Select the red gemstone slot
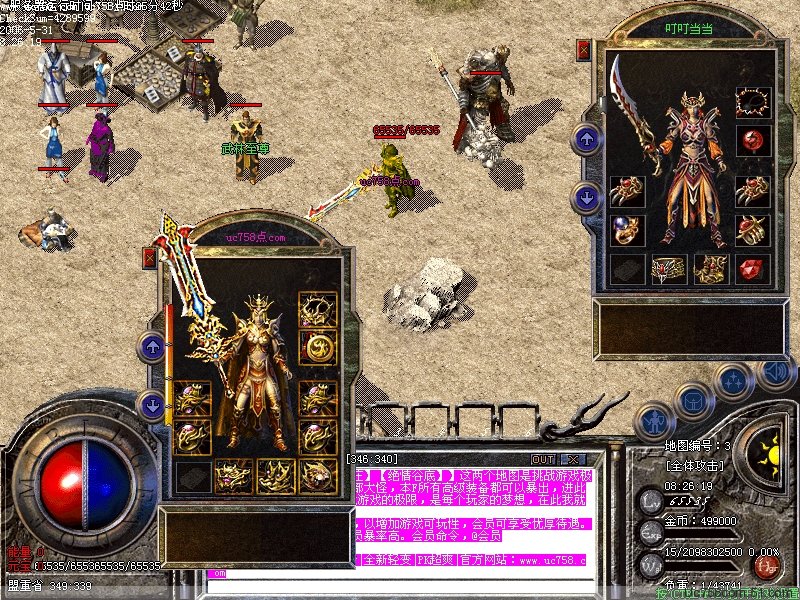The width and height of the screenshot is (800, 600). point(751,268)
